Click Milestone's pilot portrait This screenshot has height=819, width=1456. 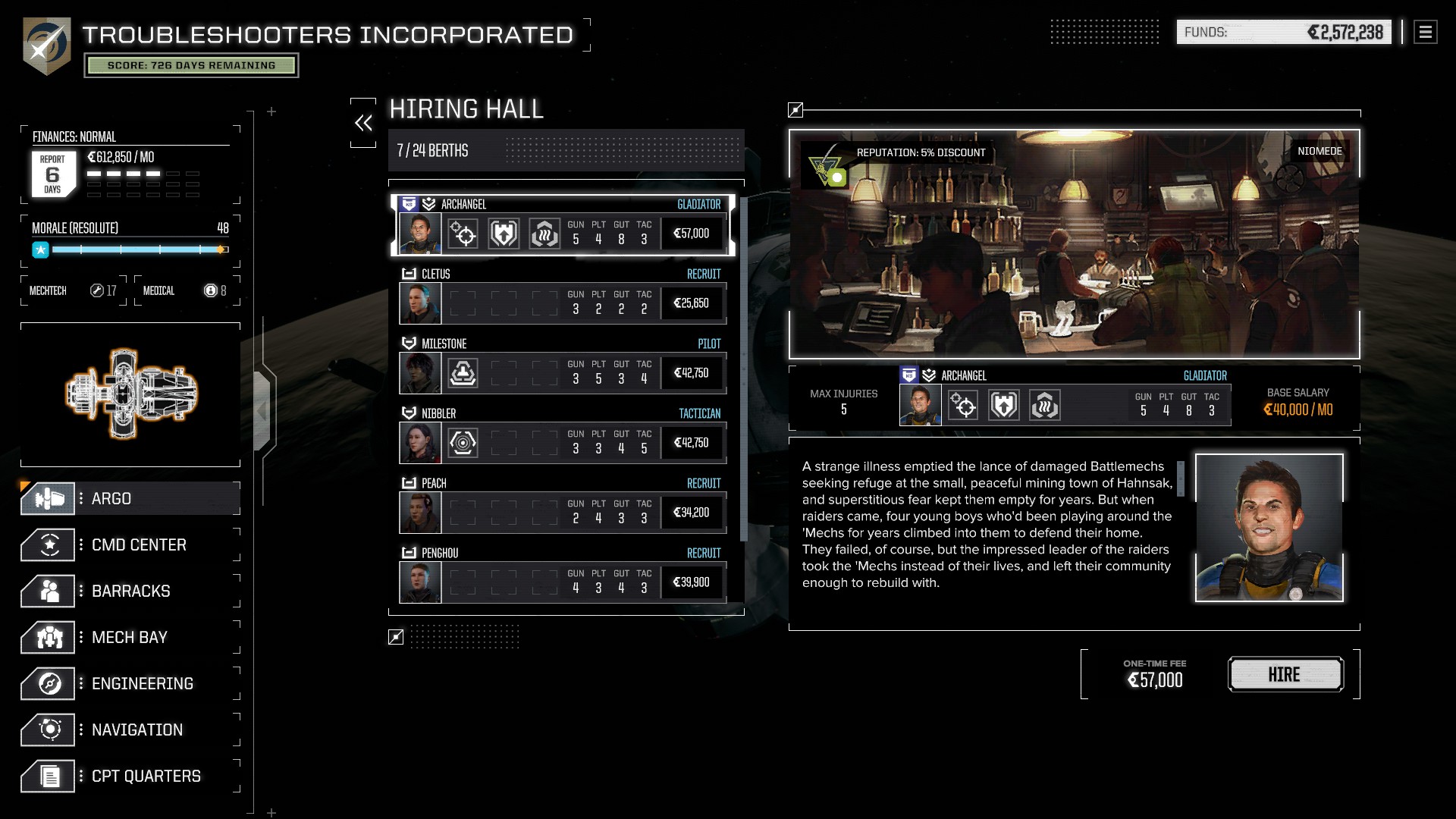pyautogui.click(x=420, y=372)
